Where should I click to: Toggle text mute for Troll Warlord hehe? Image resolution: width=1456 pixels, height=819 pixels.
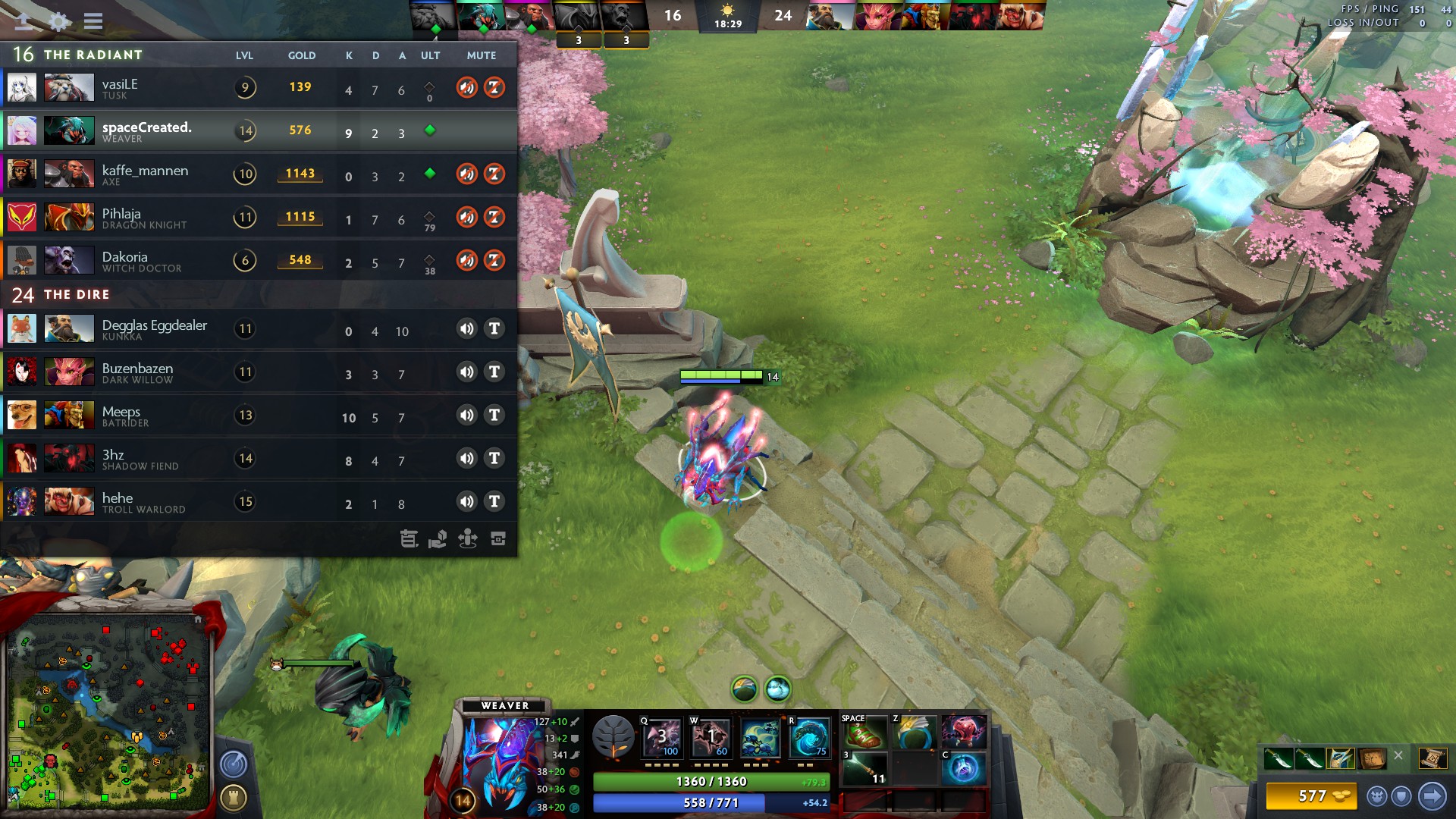(494, 501)
